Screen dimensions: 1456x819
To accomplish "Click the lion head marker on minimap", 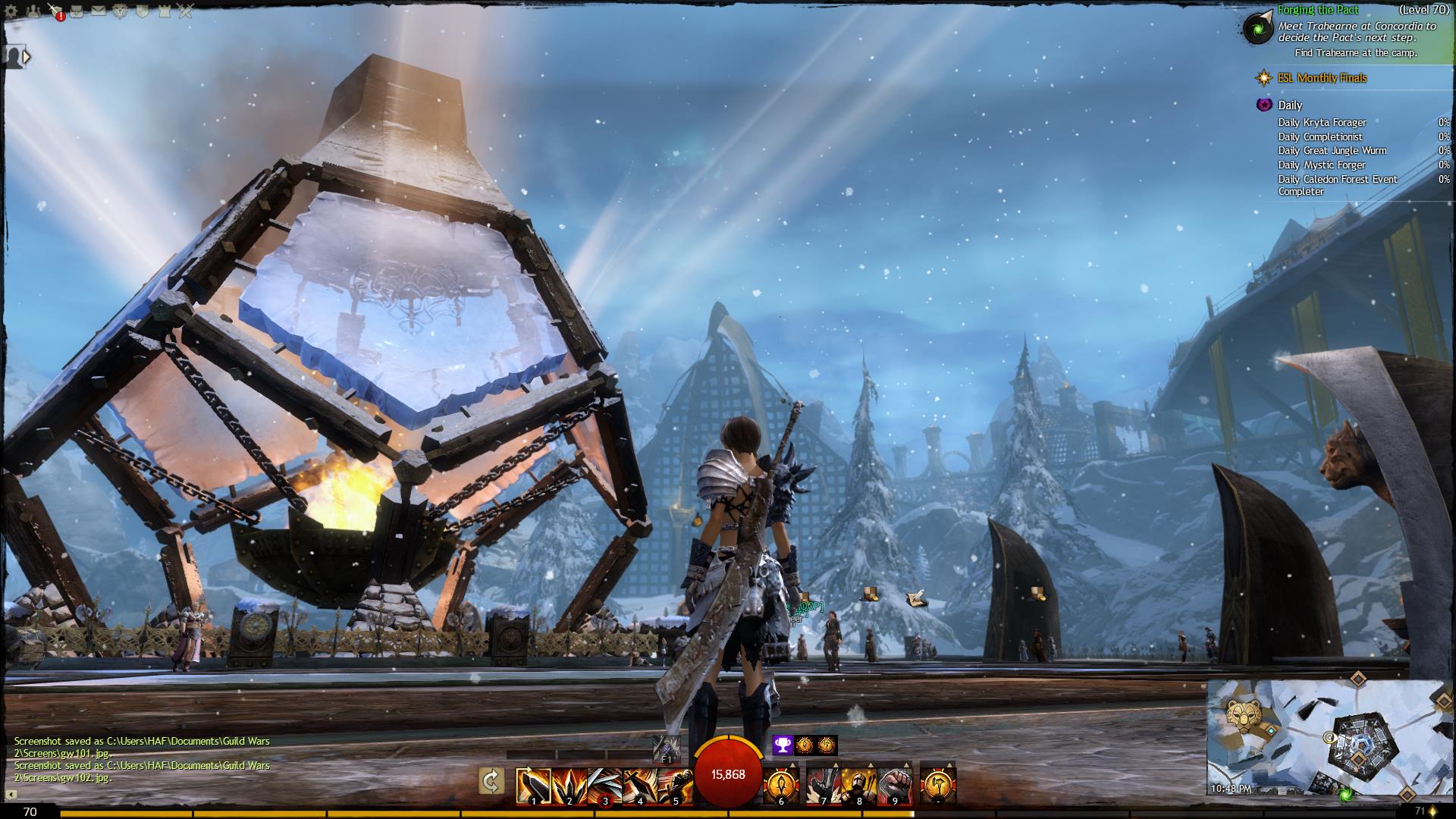I will click(1244, 714).
